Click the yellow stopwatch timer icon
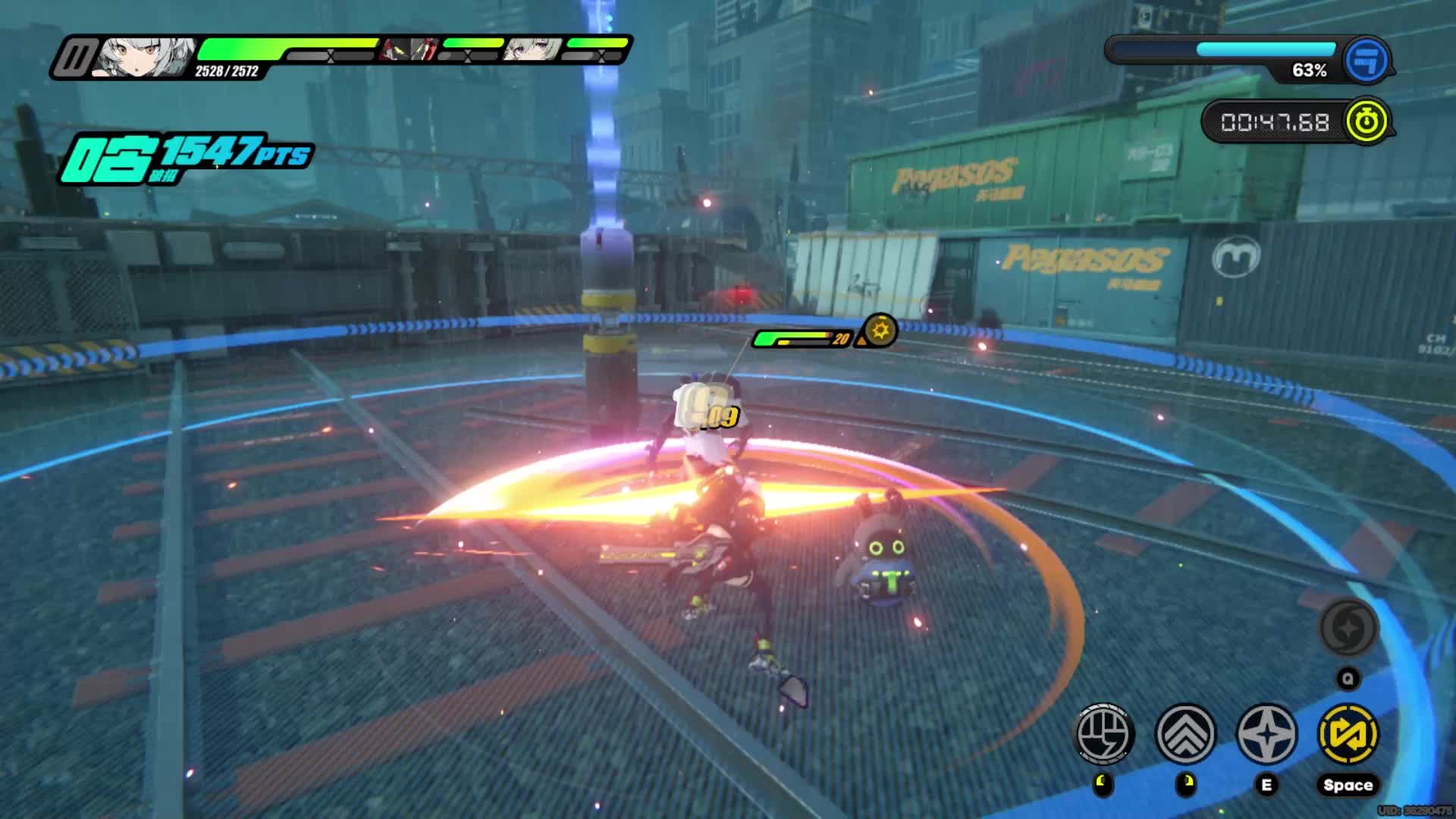 [x=1366, y=121]
